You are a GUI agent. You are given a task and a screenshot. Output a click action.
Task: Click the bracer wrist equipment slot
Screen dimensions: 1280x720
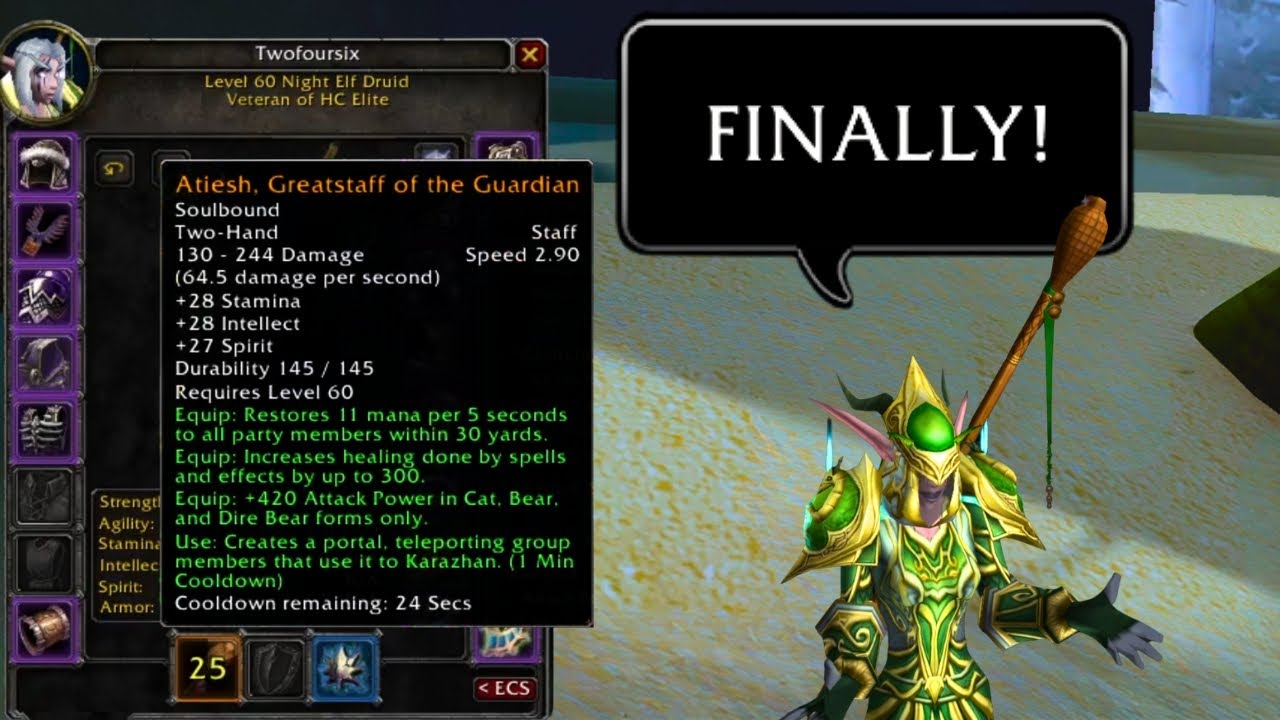pyautogui.click(x=44, y=628)
